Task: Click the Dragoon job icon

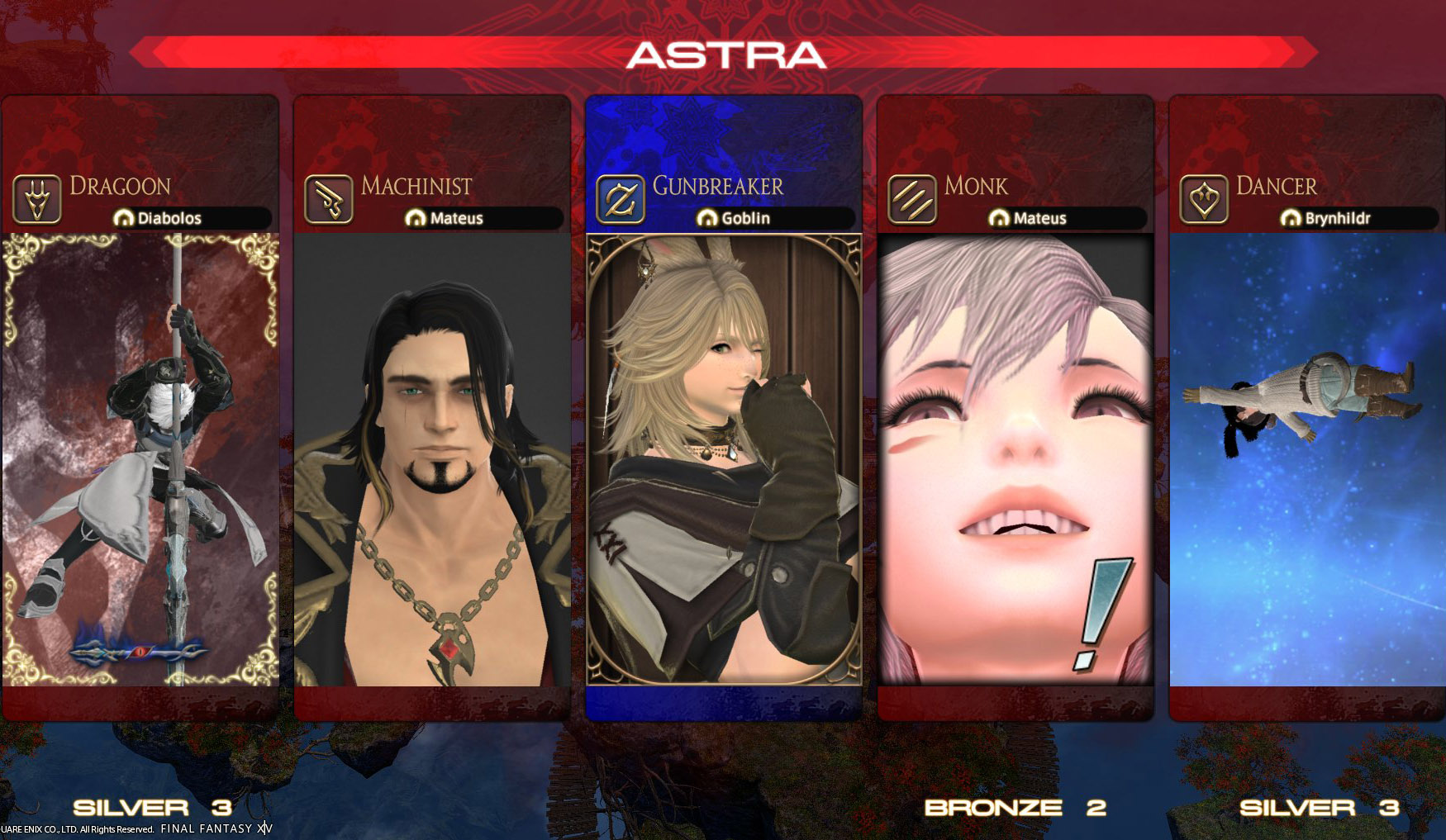Action: pyautogui.click(x=37, y=200)
